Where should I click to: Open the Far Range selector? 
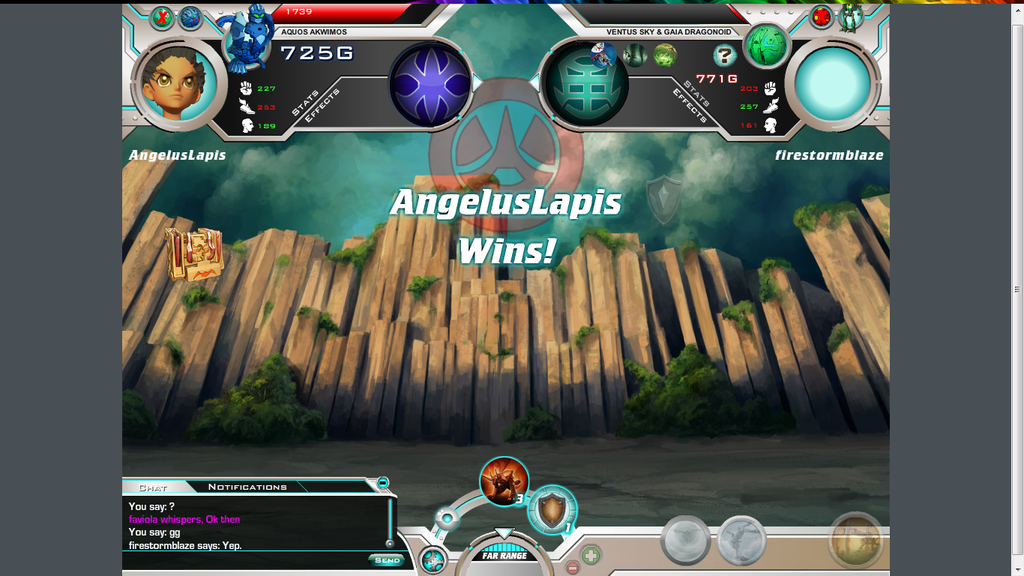point(505,555)
